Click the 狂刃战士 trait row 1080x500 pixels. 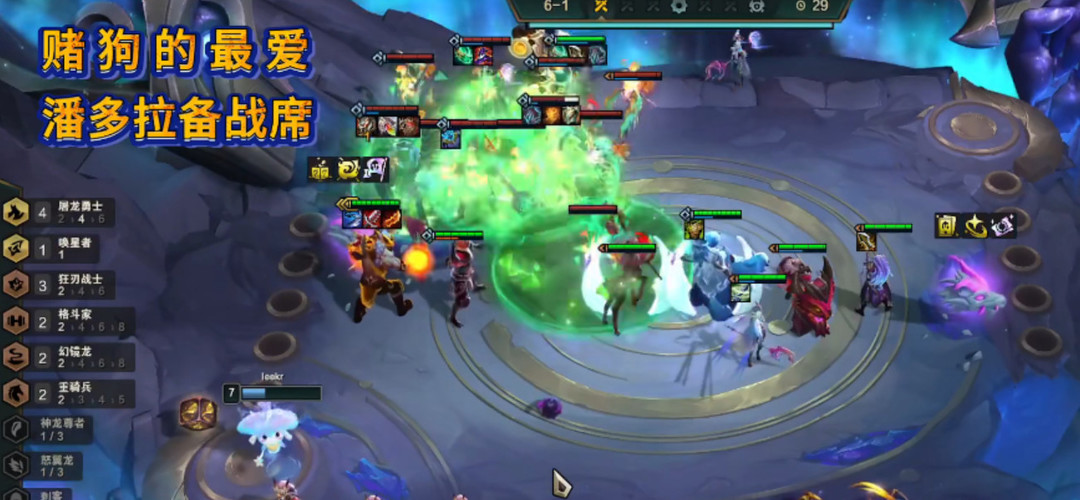coord(60,285)
